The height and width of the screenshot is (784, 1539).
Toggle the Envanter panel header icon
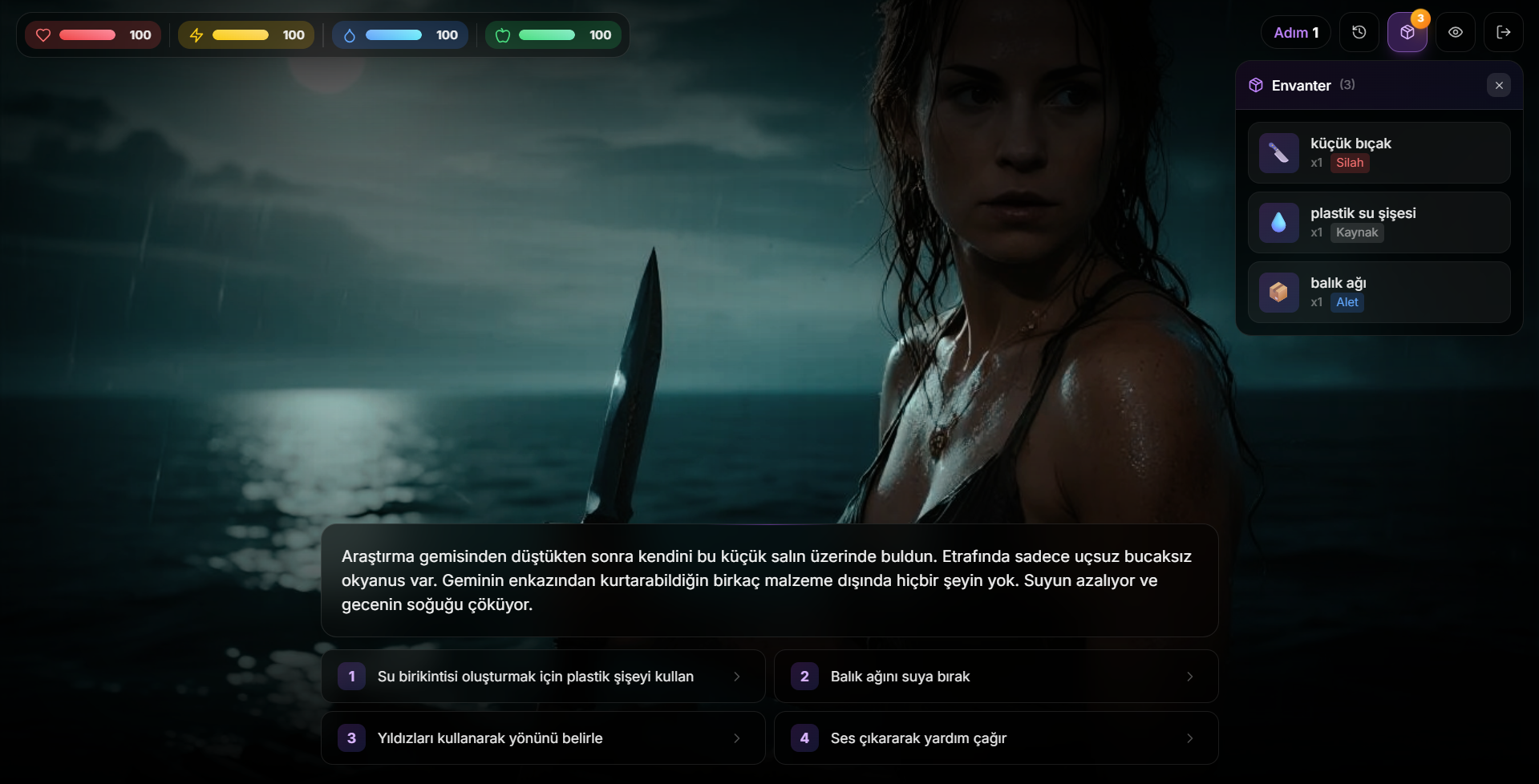1255,84
